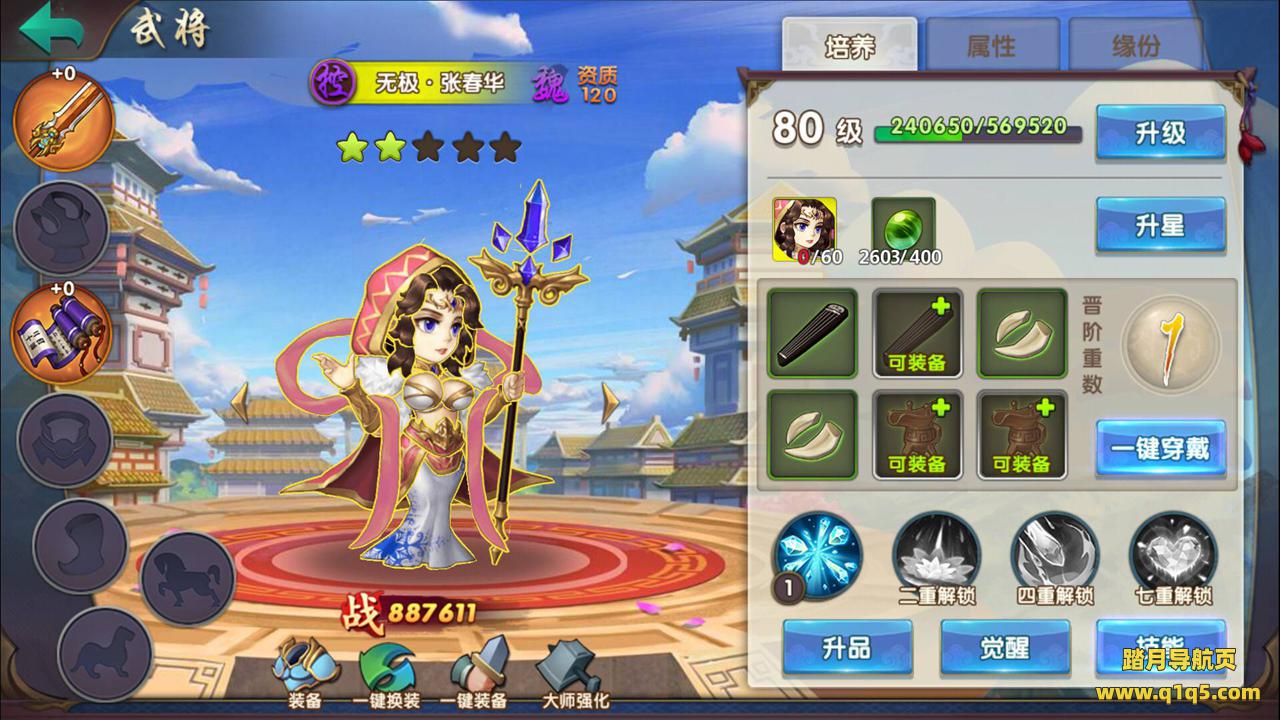
Task: Show the next hero with right arrow
Action: (610, 402)
